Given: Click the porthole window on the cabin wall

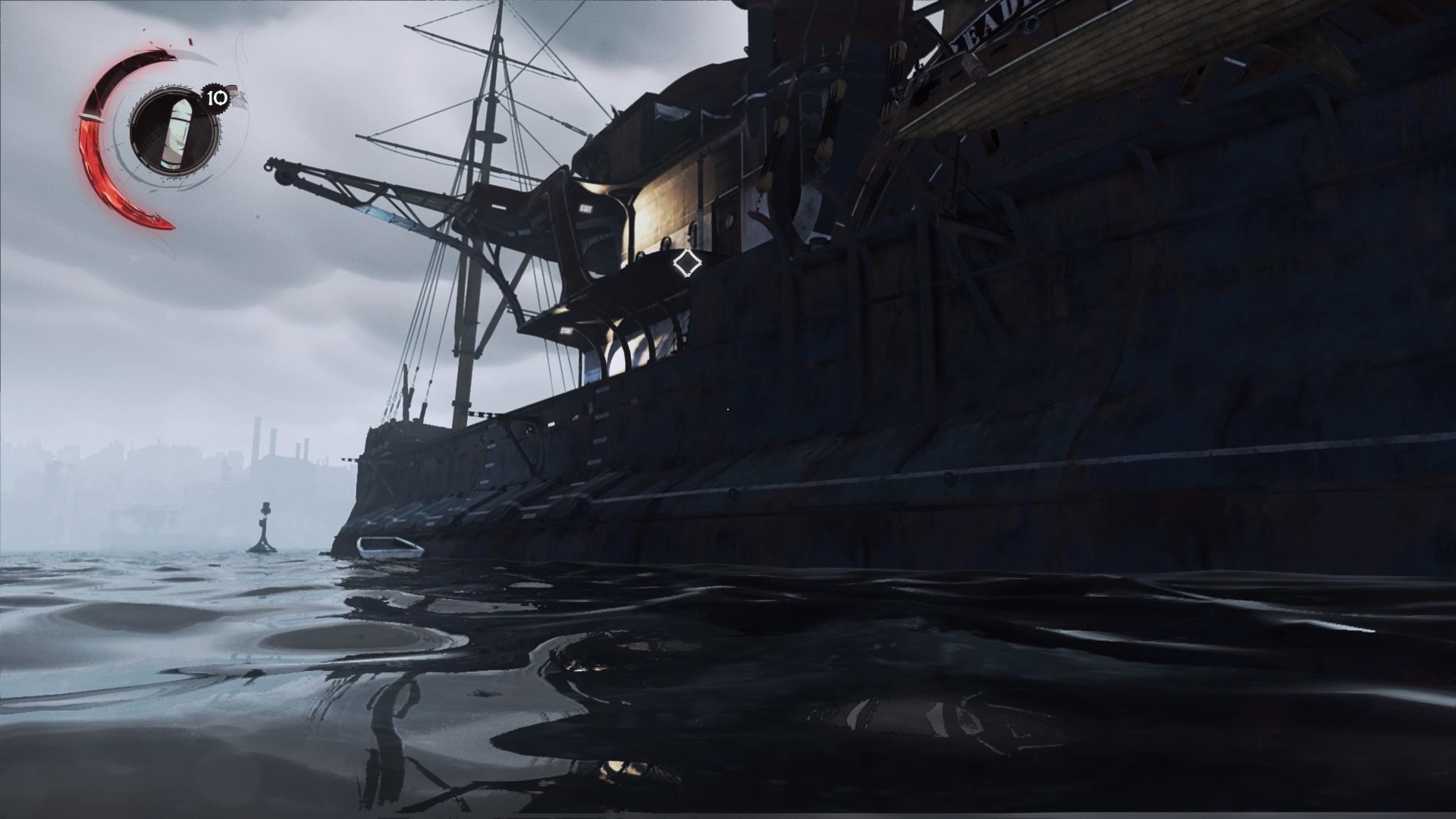Looking at the screenshot, I should 729,221.
